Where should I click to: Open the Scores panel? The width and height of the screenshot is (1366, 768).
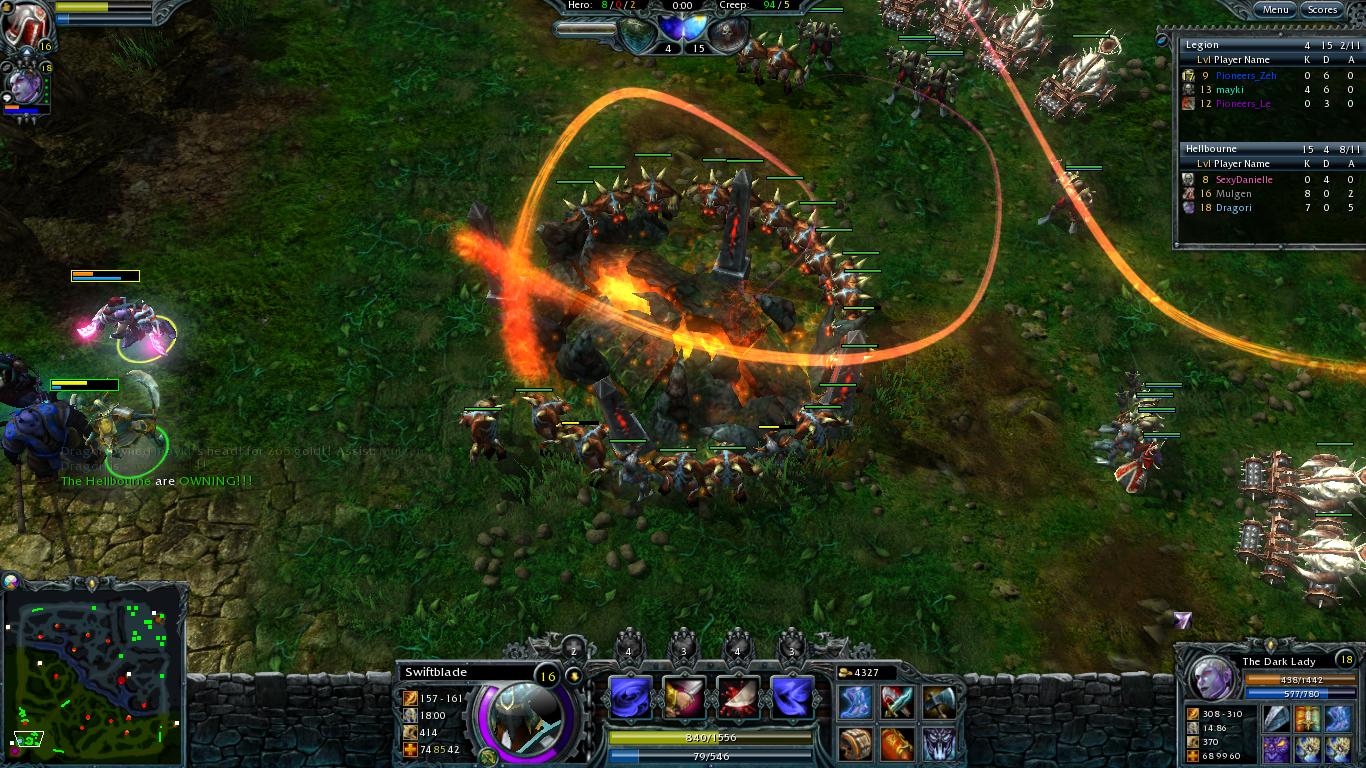pos(1322,9)
